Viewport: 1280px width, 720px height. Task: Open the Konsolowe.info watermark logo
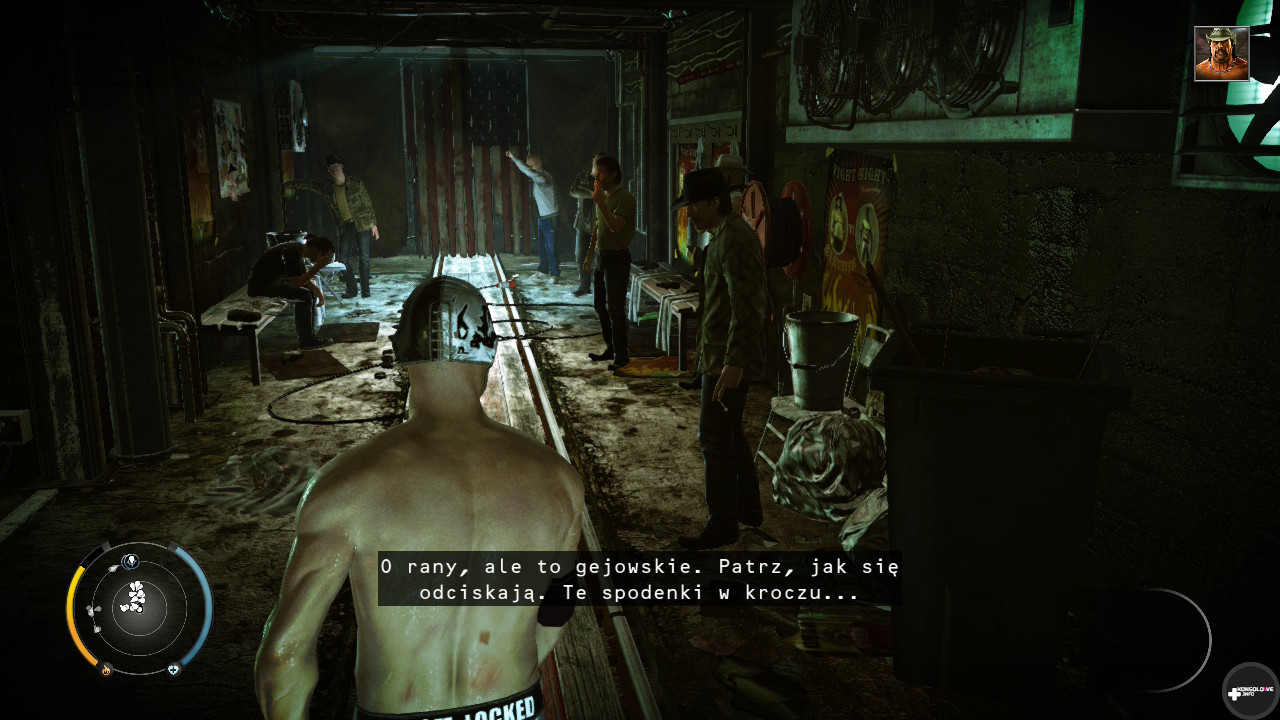[1249, 691]
